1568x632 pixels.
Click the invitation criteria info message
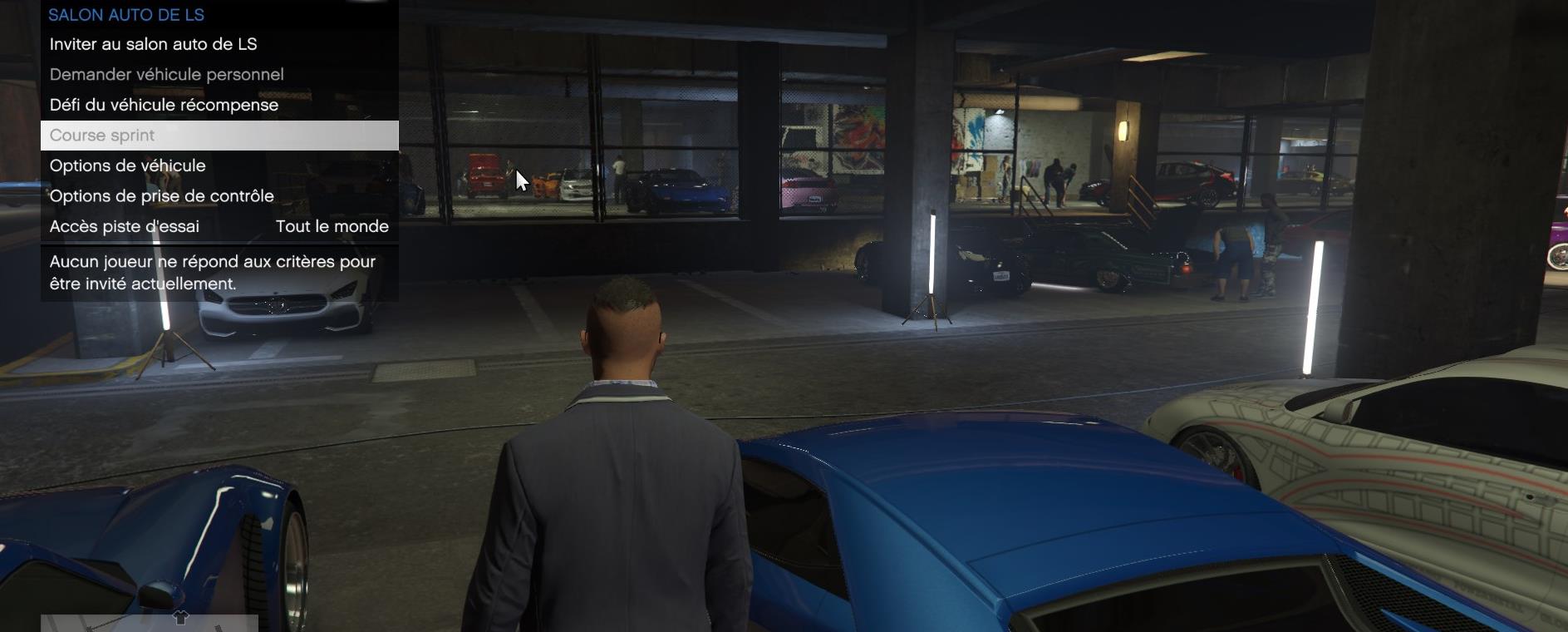click(x=212, y=274)
